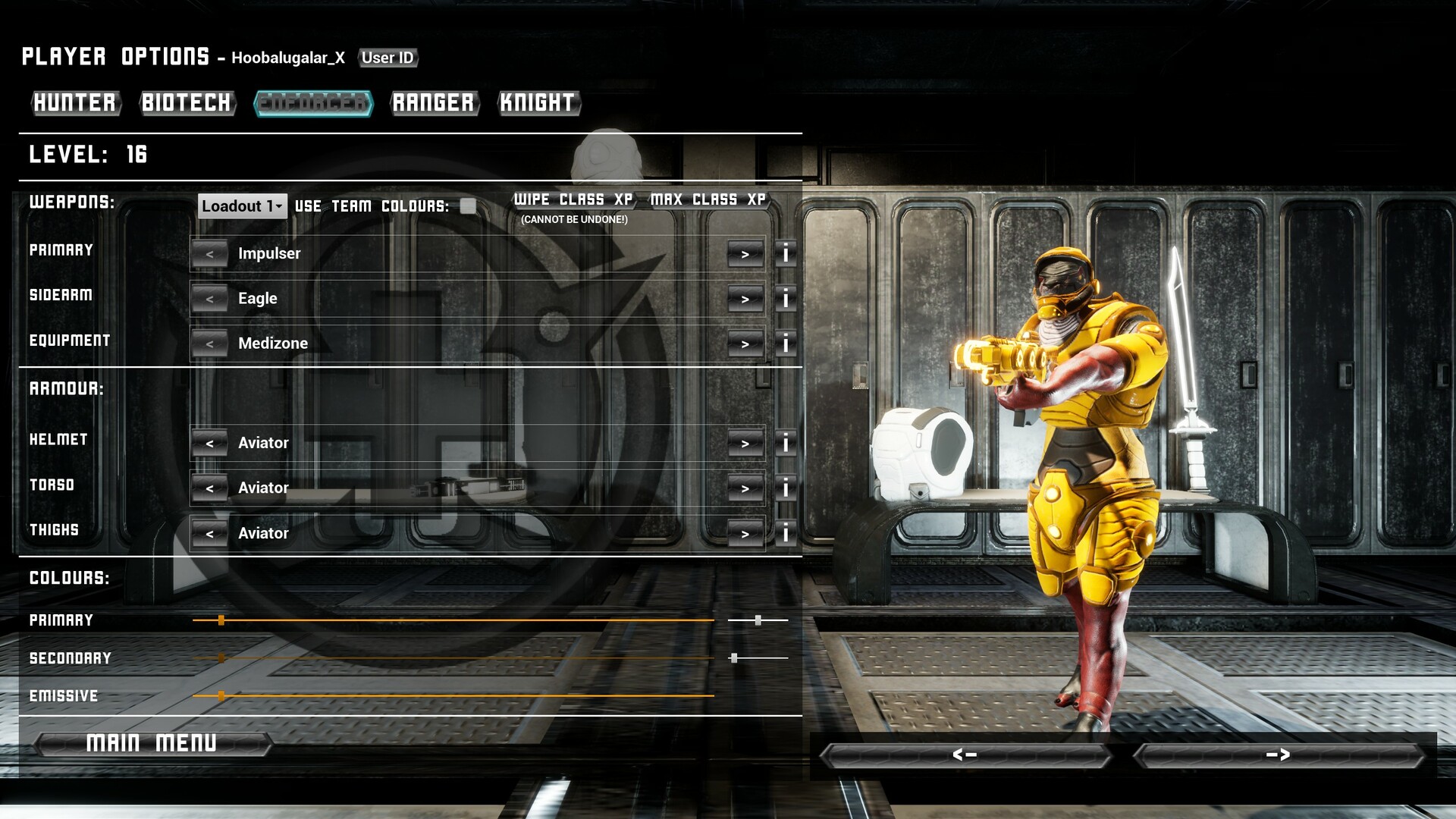View info for the Medizone equipment

click(x=786, y=344)
